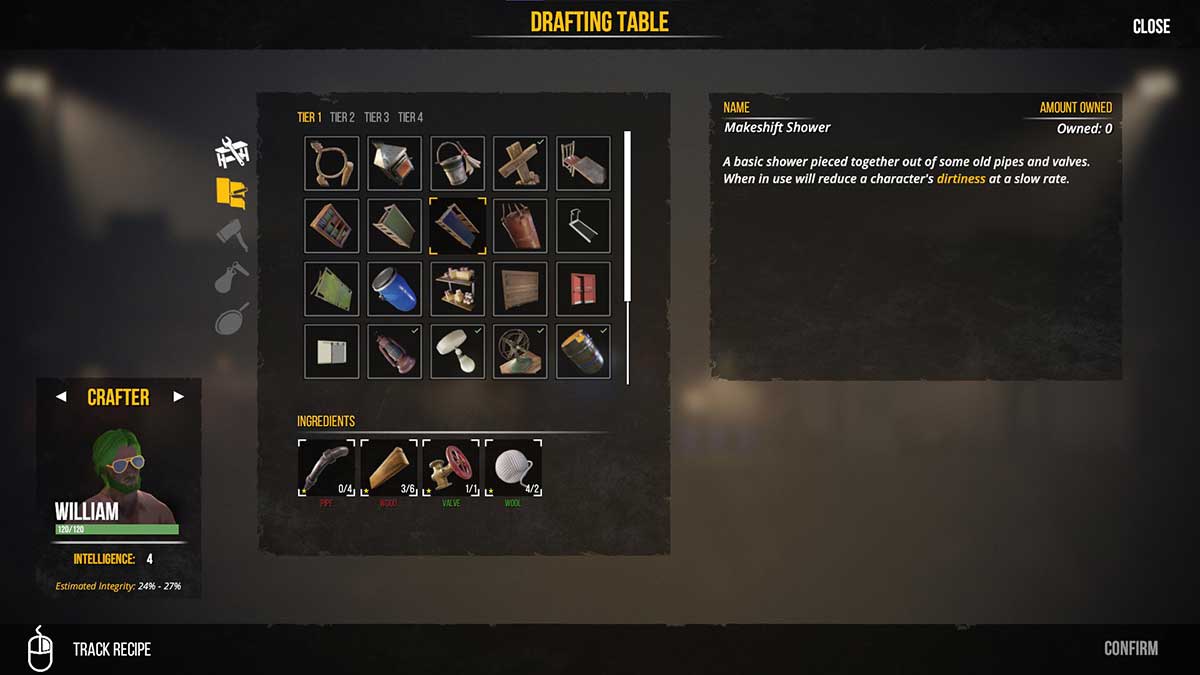Cycle to the previous crafter with left arrow
Viewport: 1200px width, 675px height.
click(x=61, y=397)
